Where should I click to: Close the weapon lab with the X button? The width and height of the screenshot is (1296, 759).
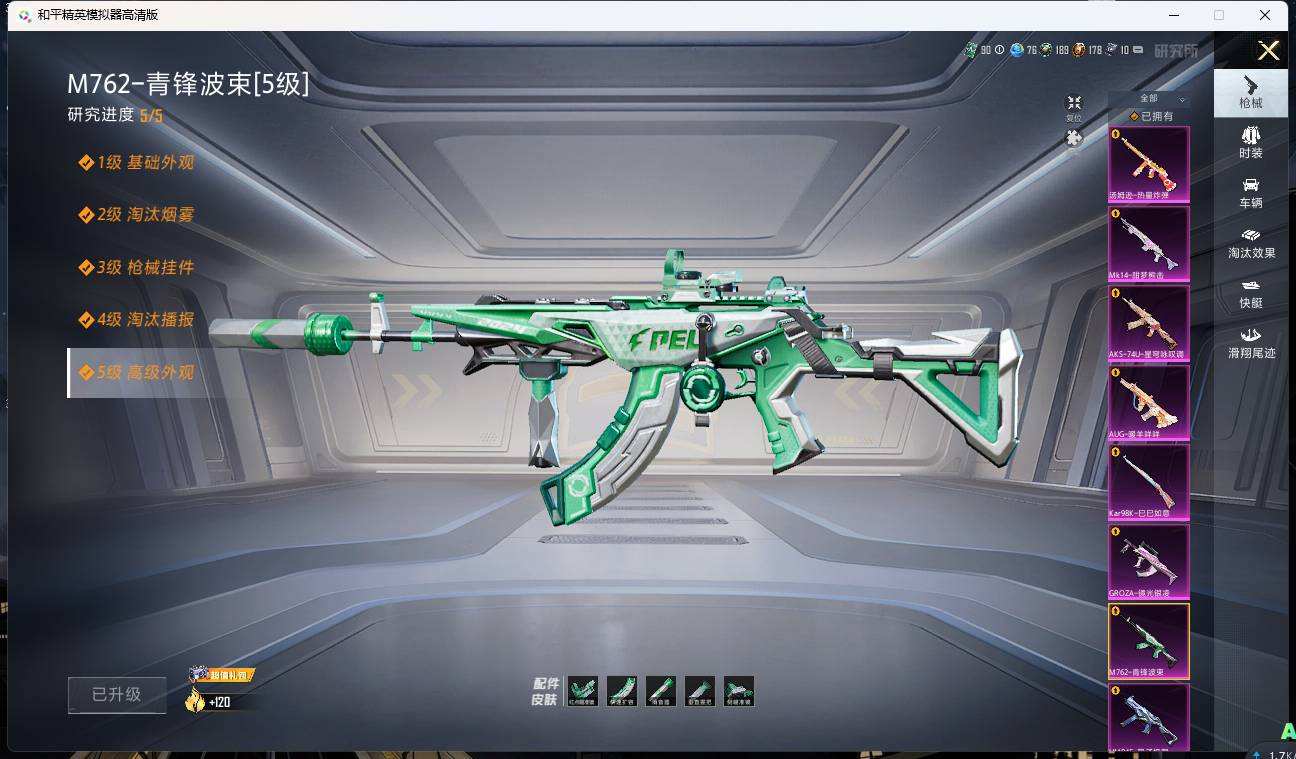(1268, 51)
